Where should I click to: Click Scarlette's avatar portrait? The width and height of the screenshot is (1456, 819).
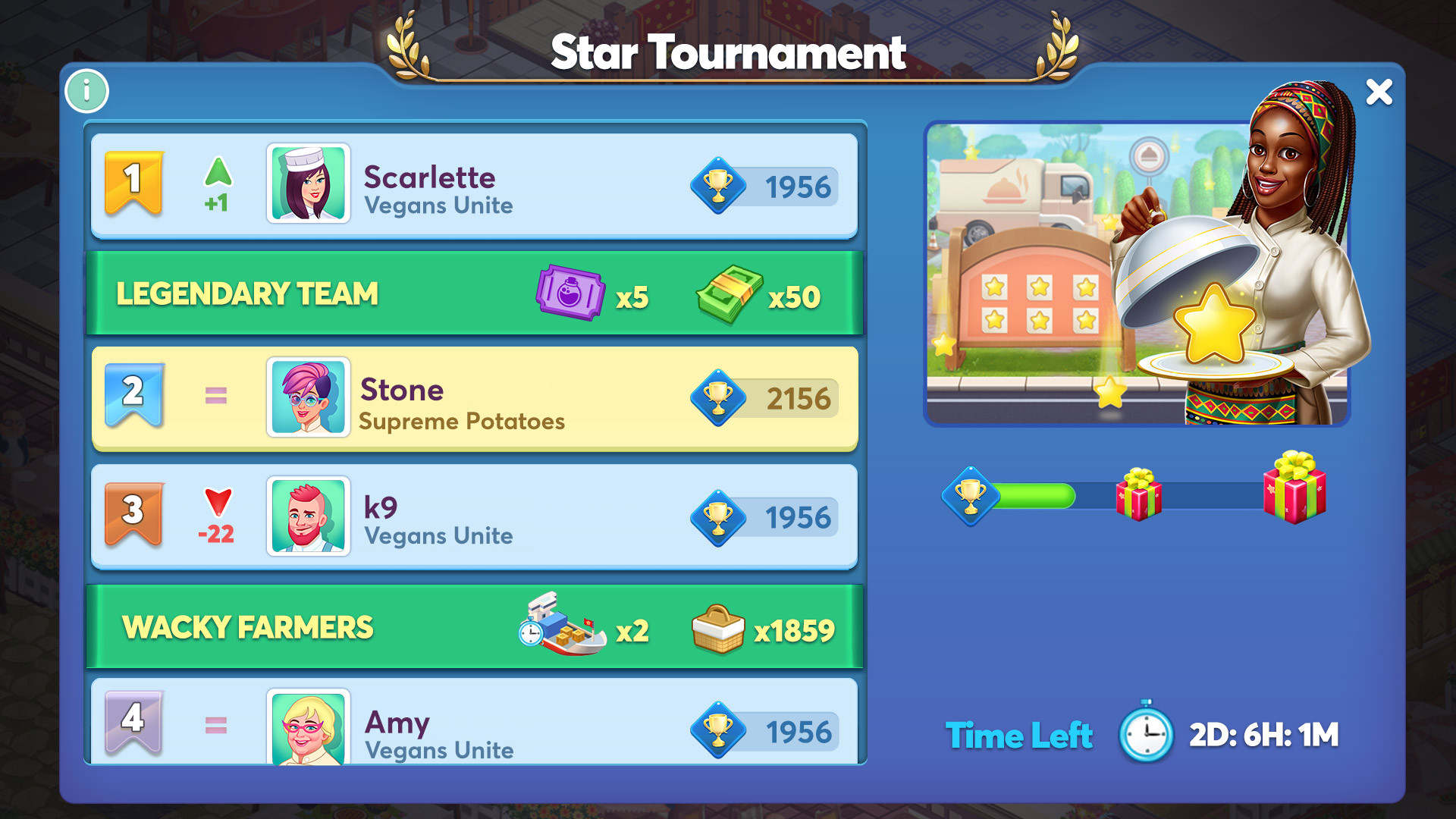click(307, 185)
